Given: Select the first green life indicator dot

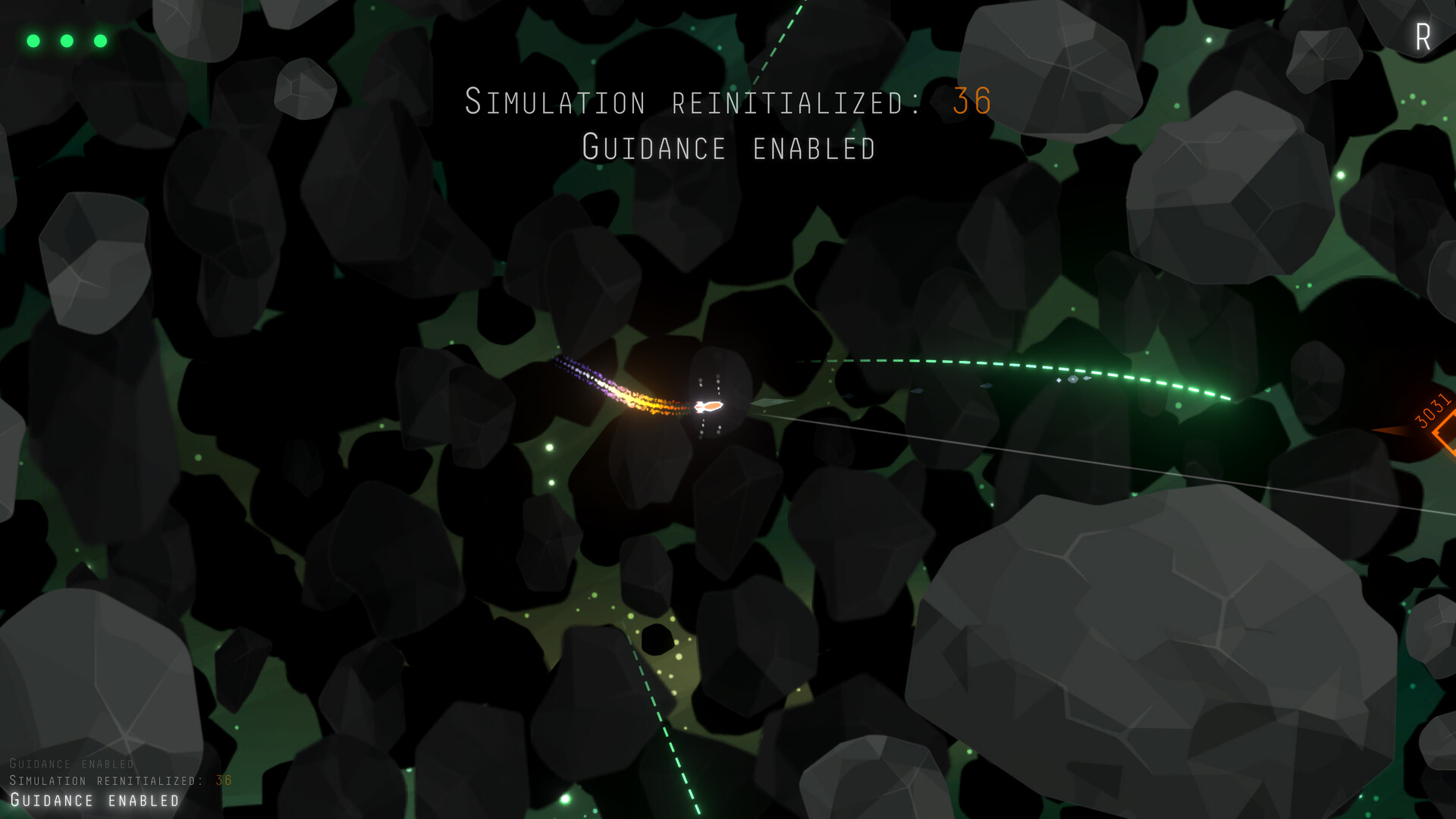Looking at the screenshot, I should point(33,40).
